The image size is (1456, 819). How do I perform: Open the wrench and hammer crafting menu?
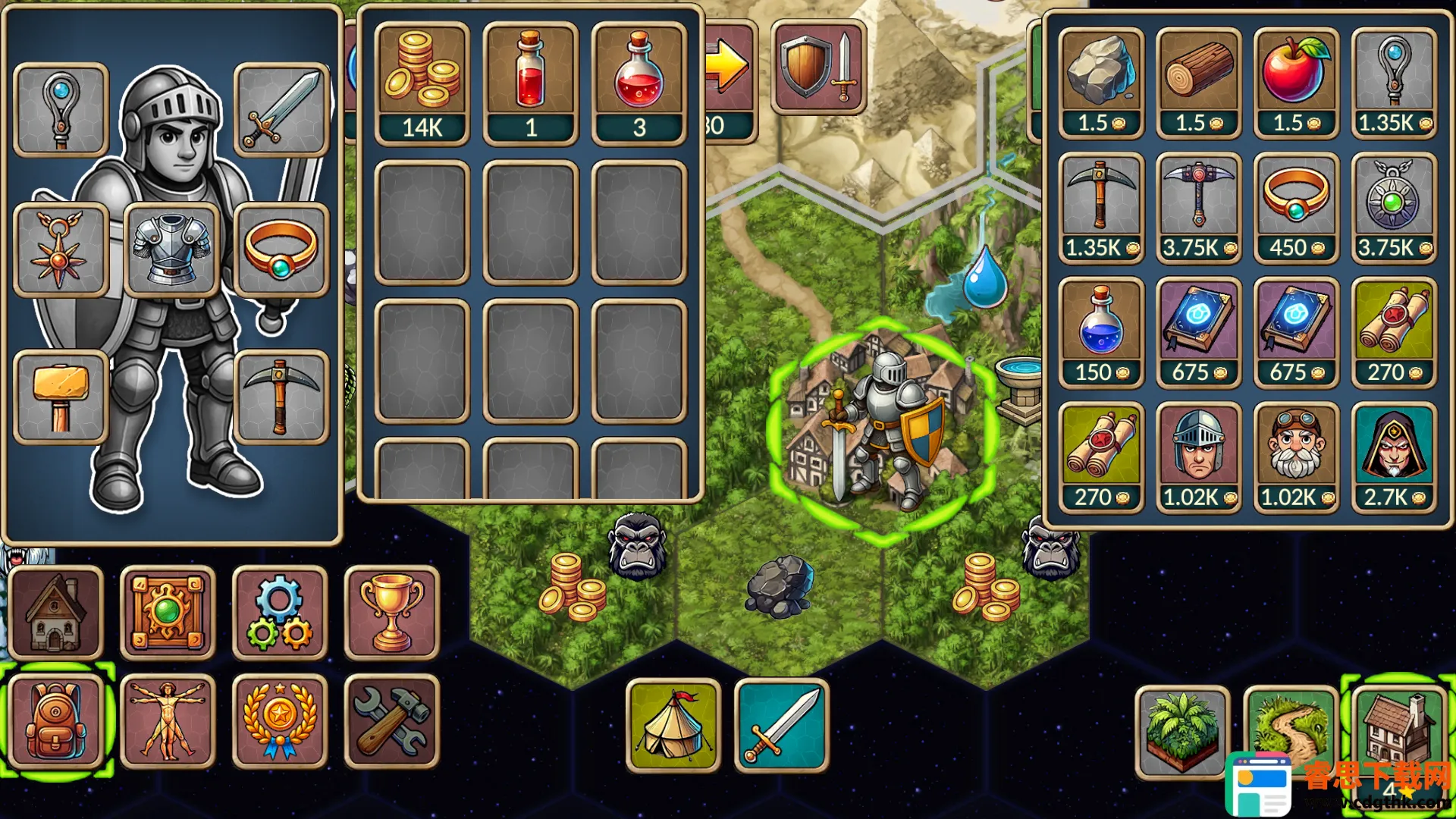pyautogui.click(x=391, y=721)
